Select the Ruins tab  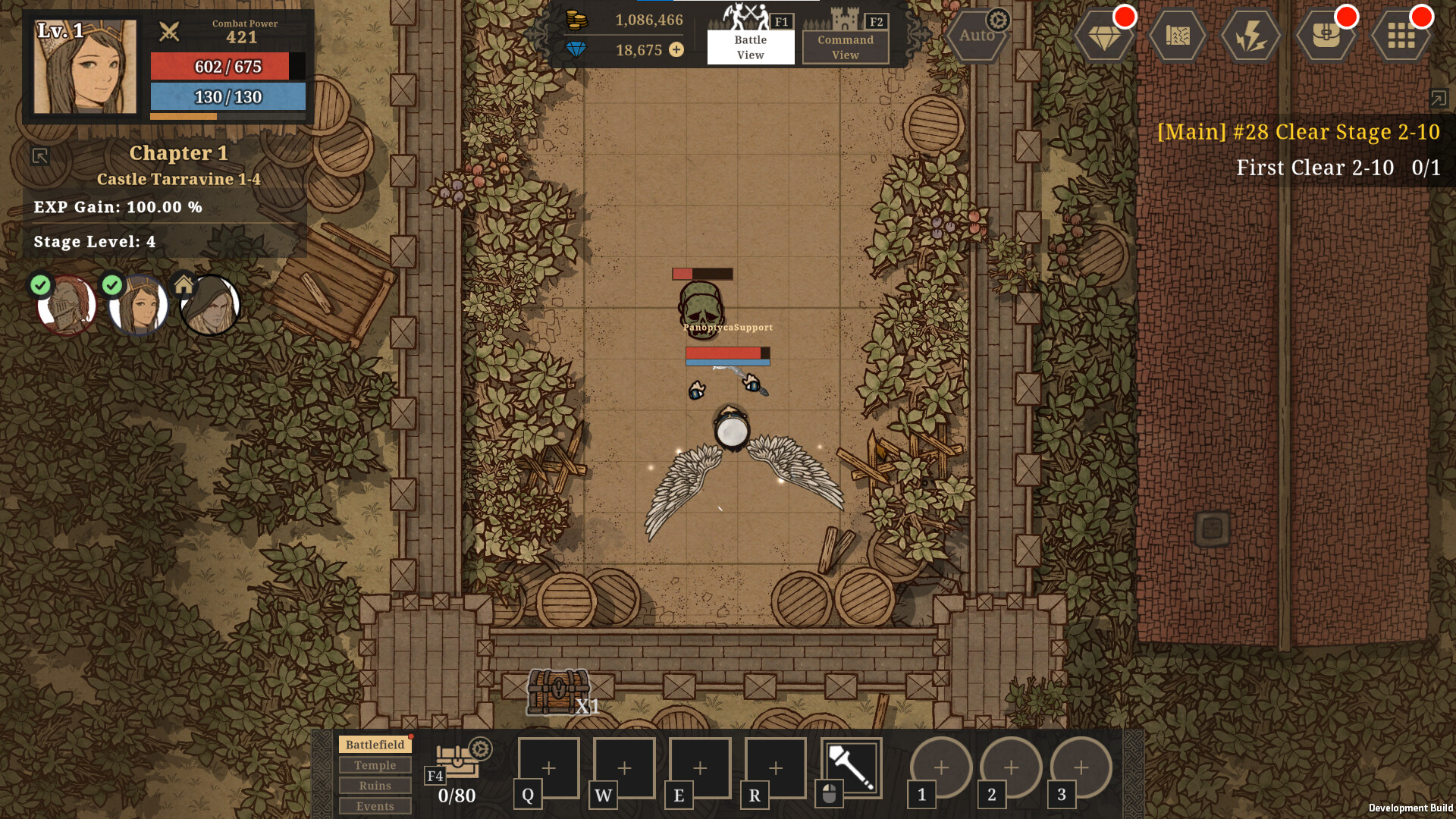click(375, 786)
